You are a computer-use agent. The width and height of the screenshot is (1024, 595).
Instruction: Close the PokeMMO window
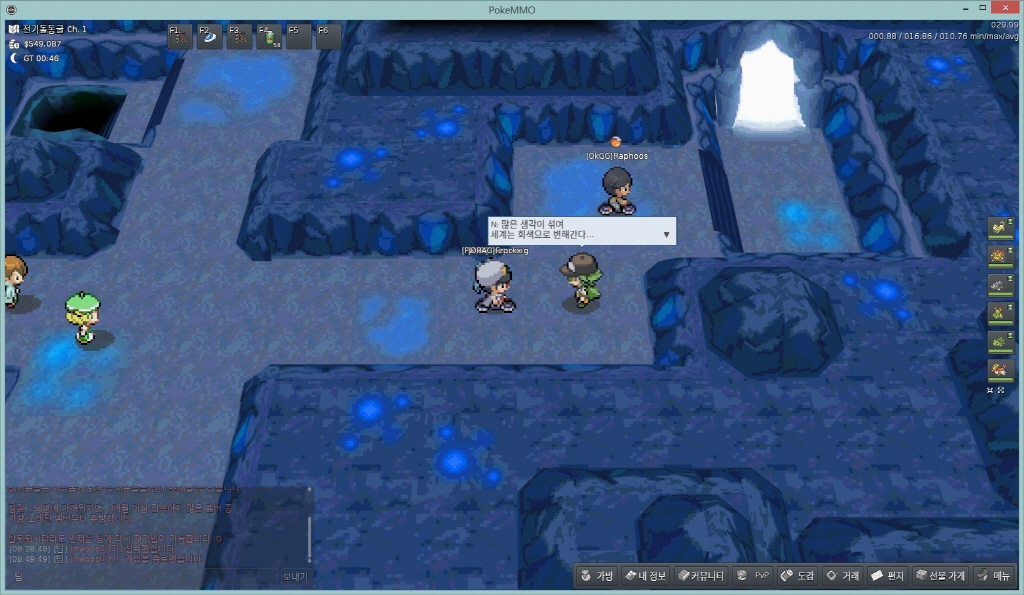1007,9
